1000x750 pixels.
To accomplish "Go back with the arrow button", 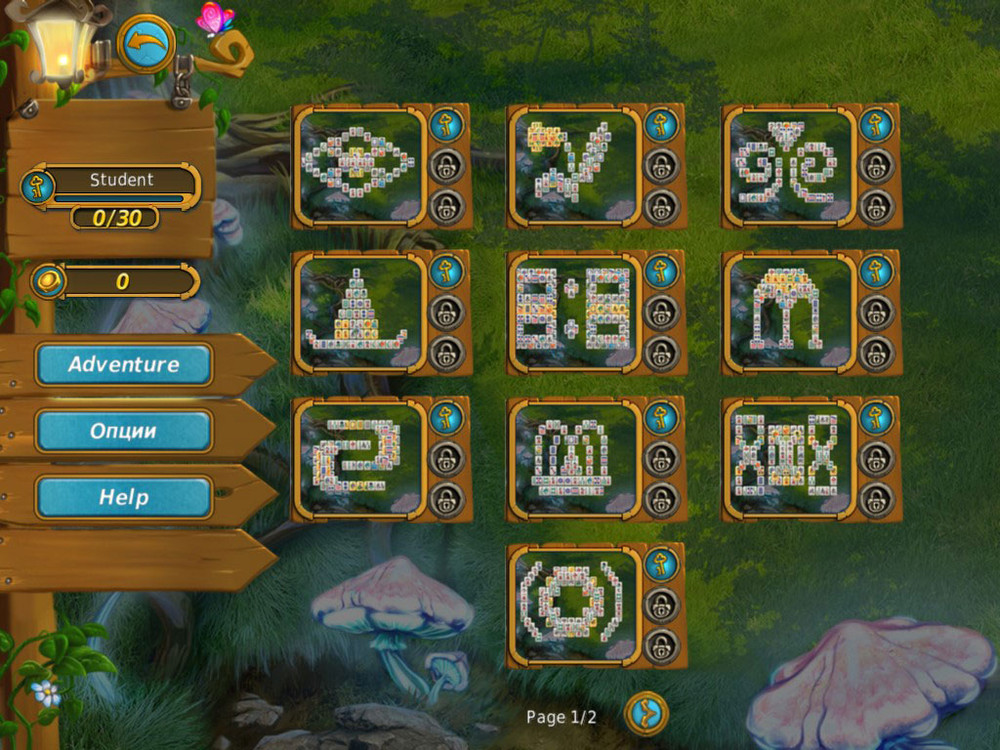I will coord(147,44).
